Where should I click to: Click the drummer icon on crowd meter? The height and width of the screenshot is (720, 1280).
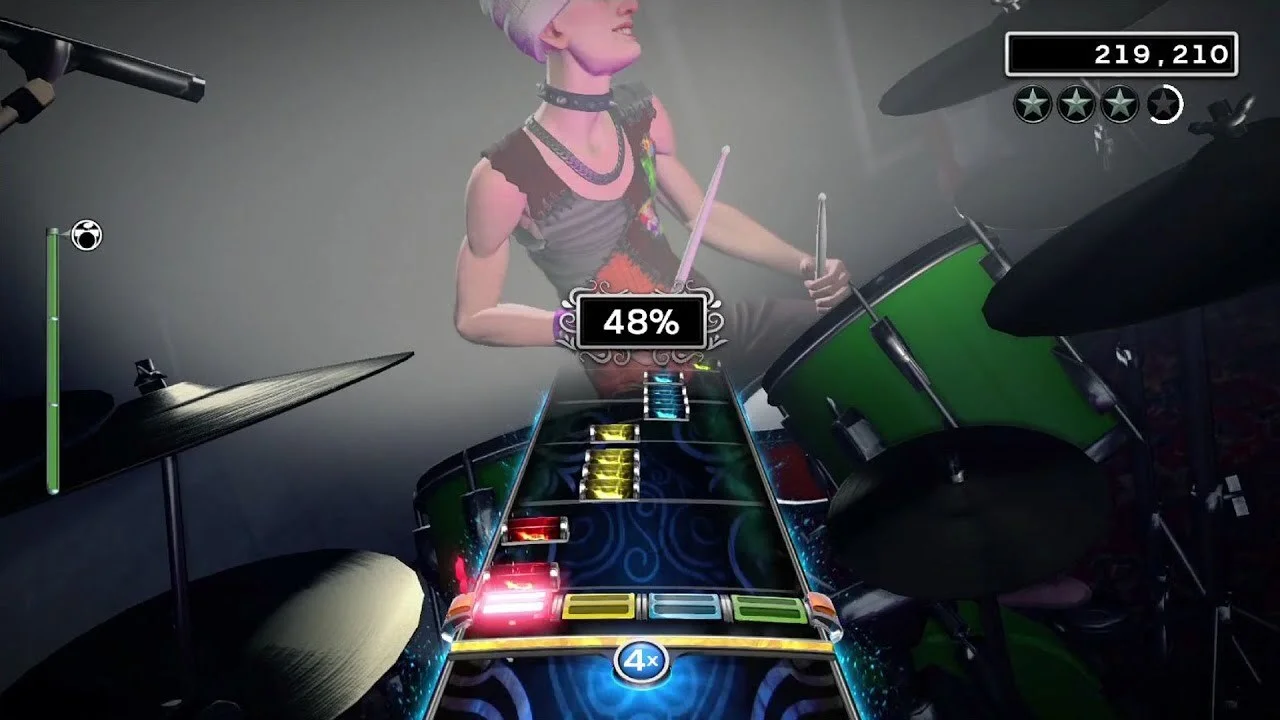pos(87,236)
